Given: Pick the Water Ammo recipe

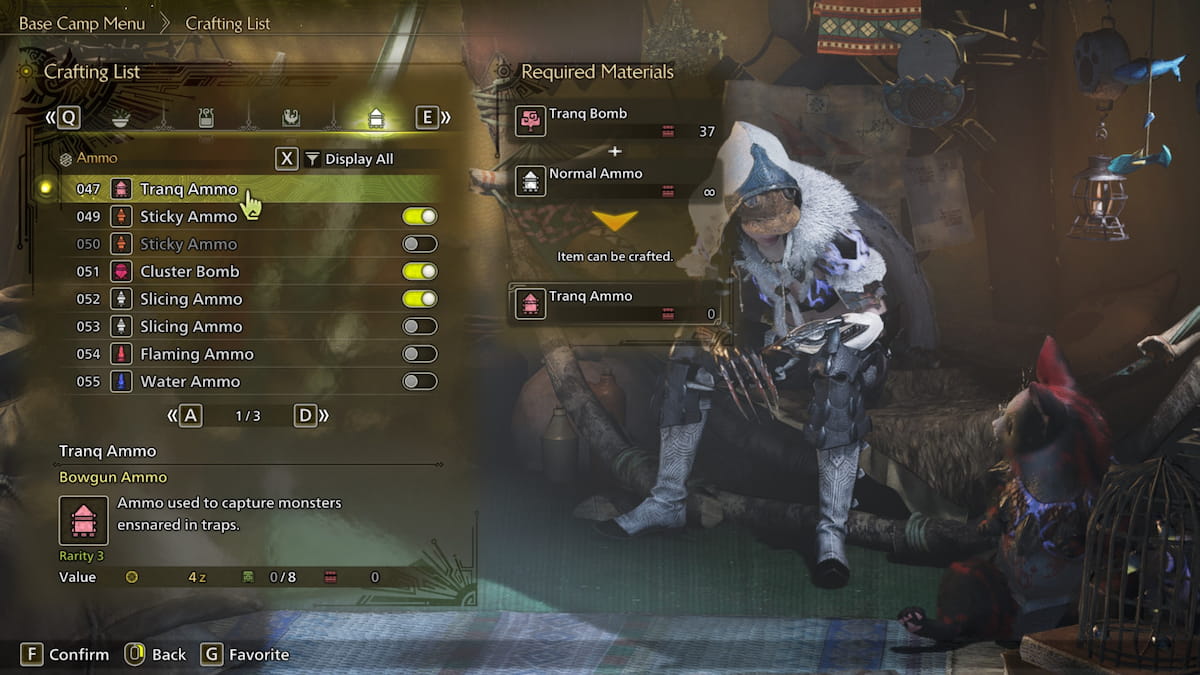Looking at the screenshot, I should (x=190, y=381).
